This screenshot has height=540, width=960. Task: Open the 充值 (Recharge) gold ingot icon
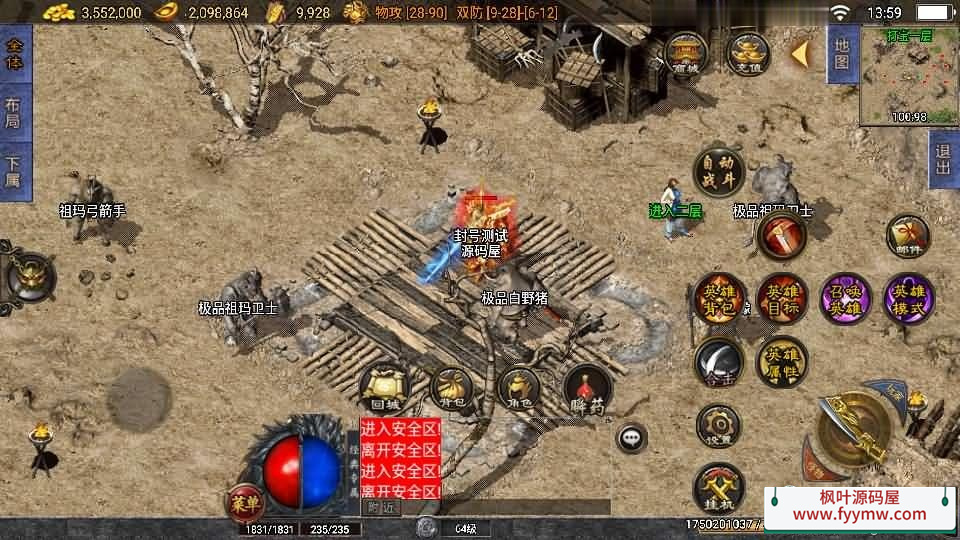pos(746,54)
